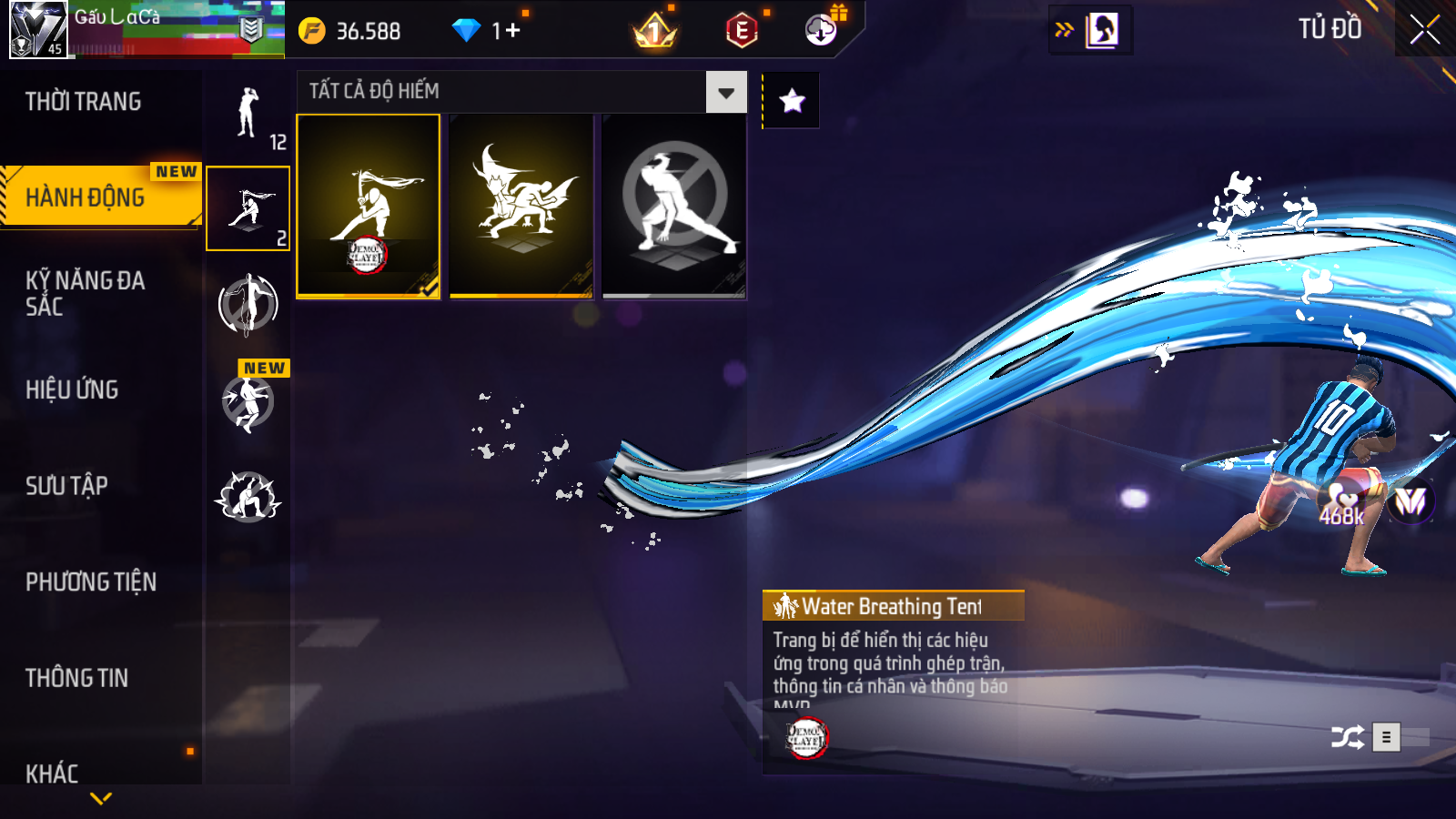Switch to the Hành Động tab
1456x819 pixels.
[86, 197]
